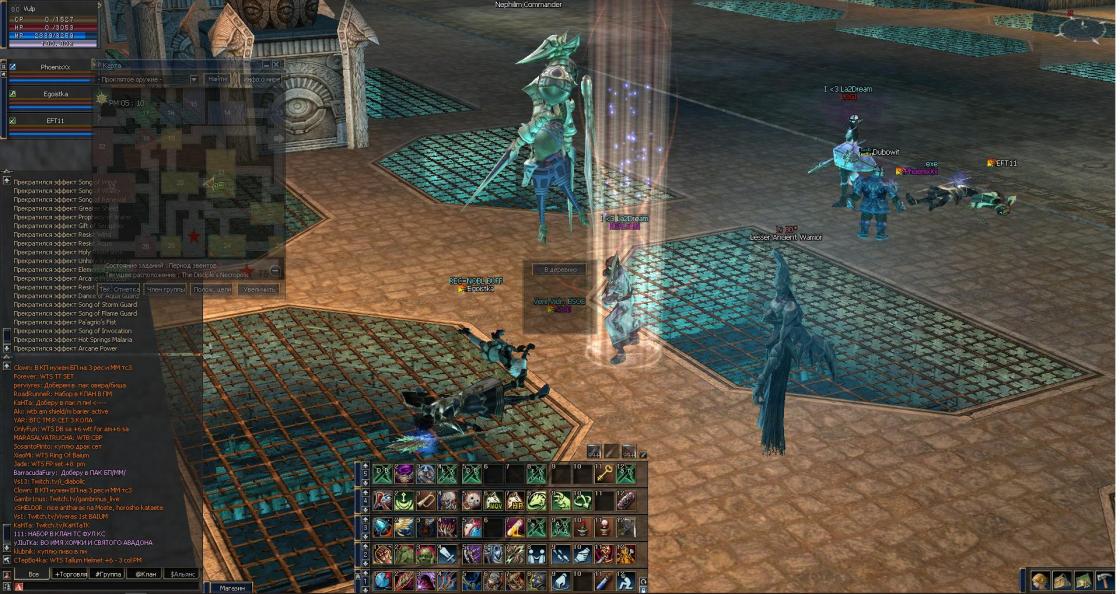Screen dimensions: 1120x594
Task: Select the @Клан chat tab
Action: [146, 575]
